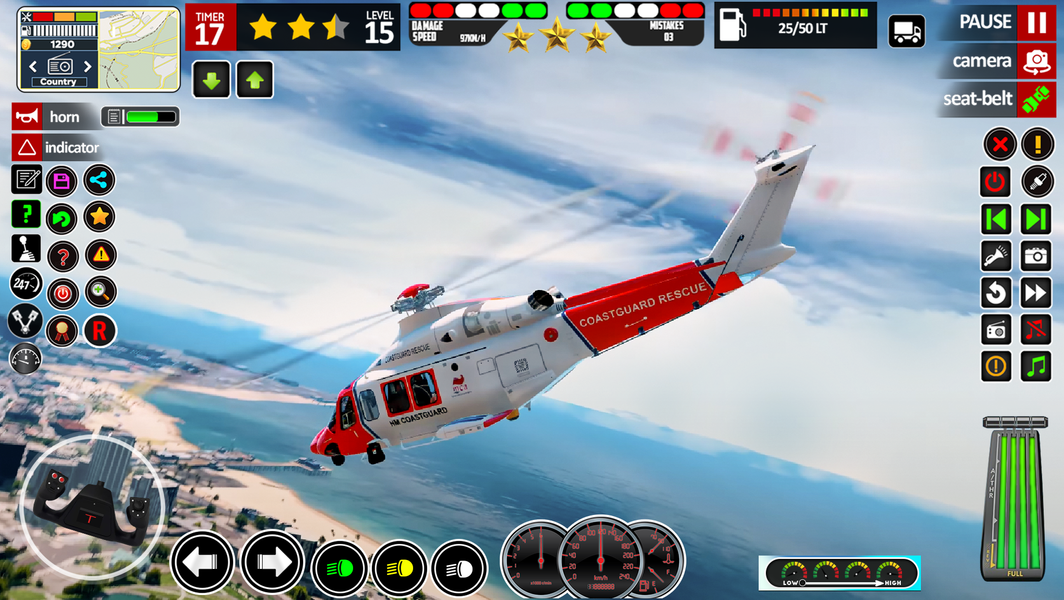The width and height of the screenshot is (1064, 600).
Task: Fasten the seat-belt button
Action: 1037,99
